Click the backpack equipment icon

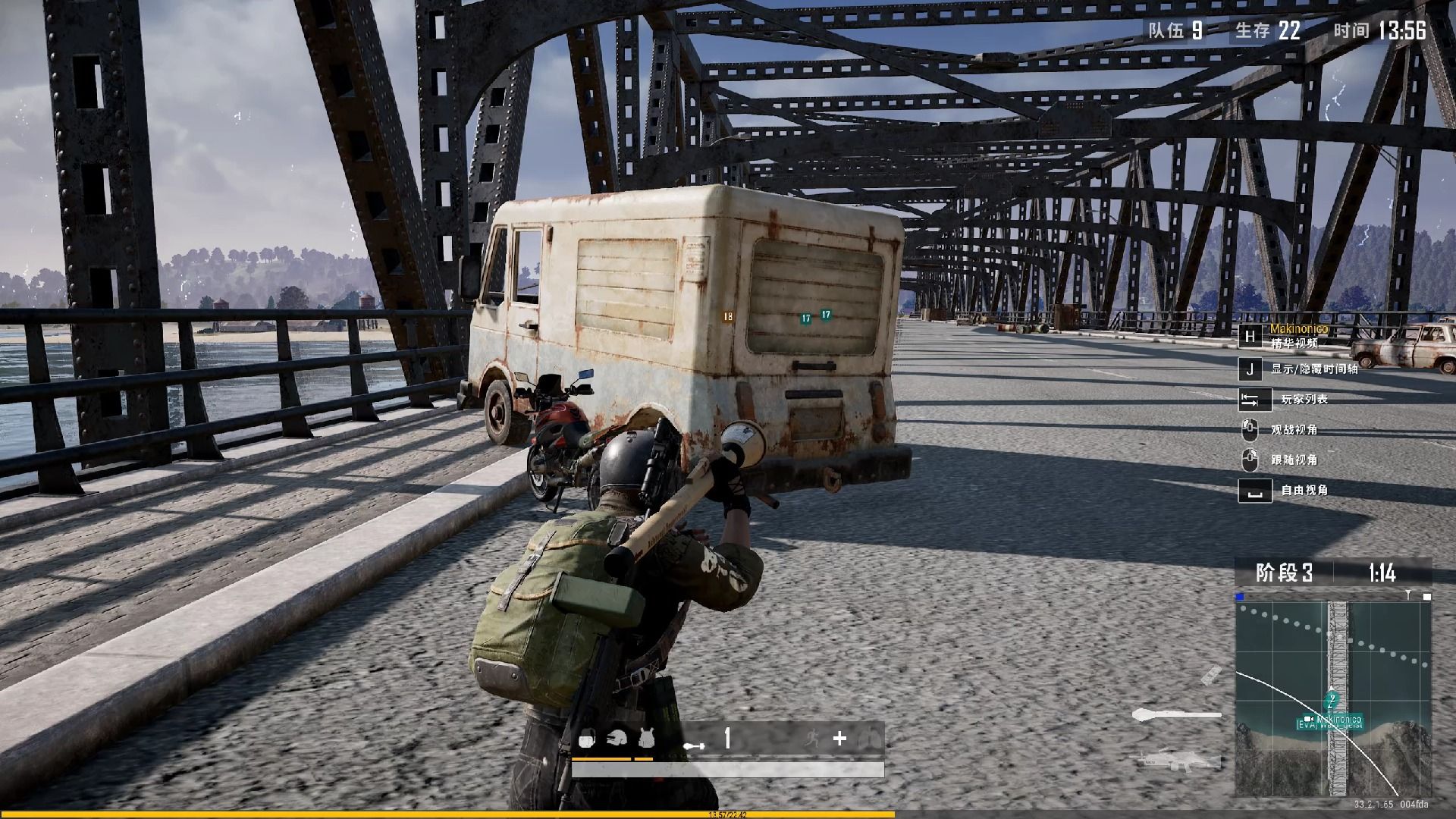(x=586, y=739)
